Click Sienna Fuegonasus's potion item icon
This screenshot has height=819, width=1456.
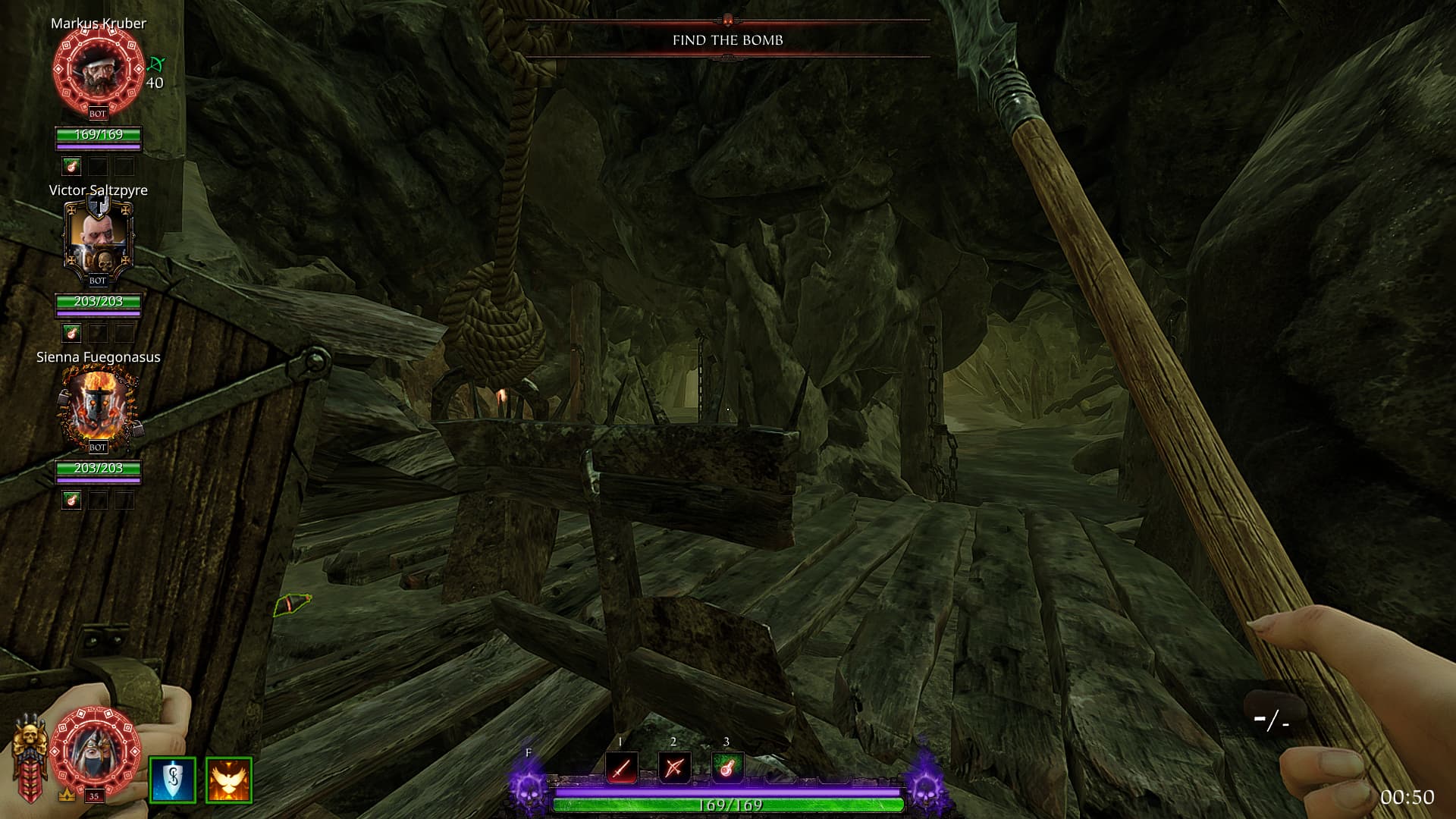tap(71, 499)
